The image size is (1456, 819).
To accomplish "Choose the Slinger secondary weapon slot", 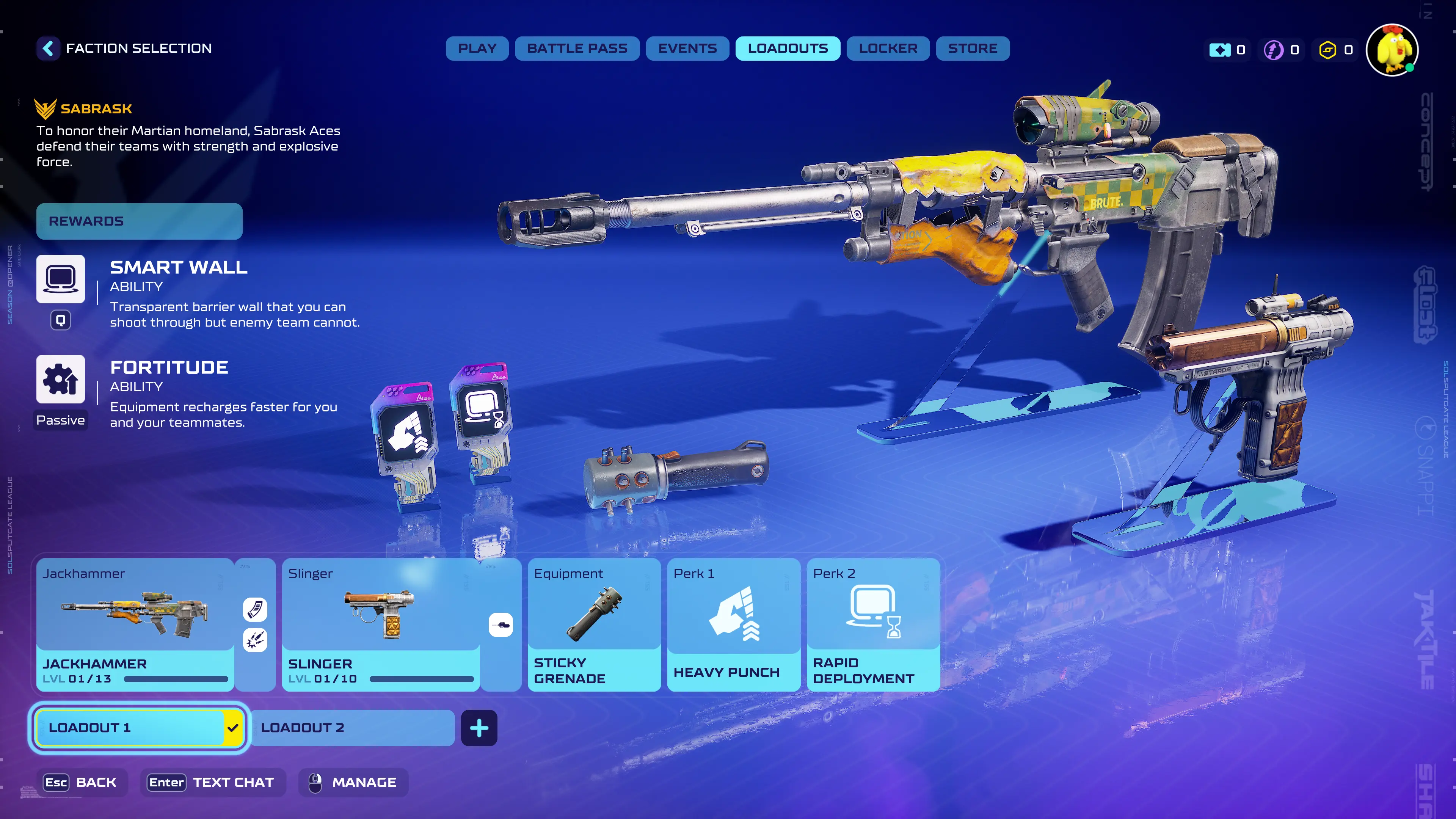I will tap(380, 624).
